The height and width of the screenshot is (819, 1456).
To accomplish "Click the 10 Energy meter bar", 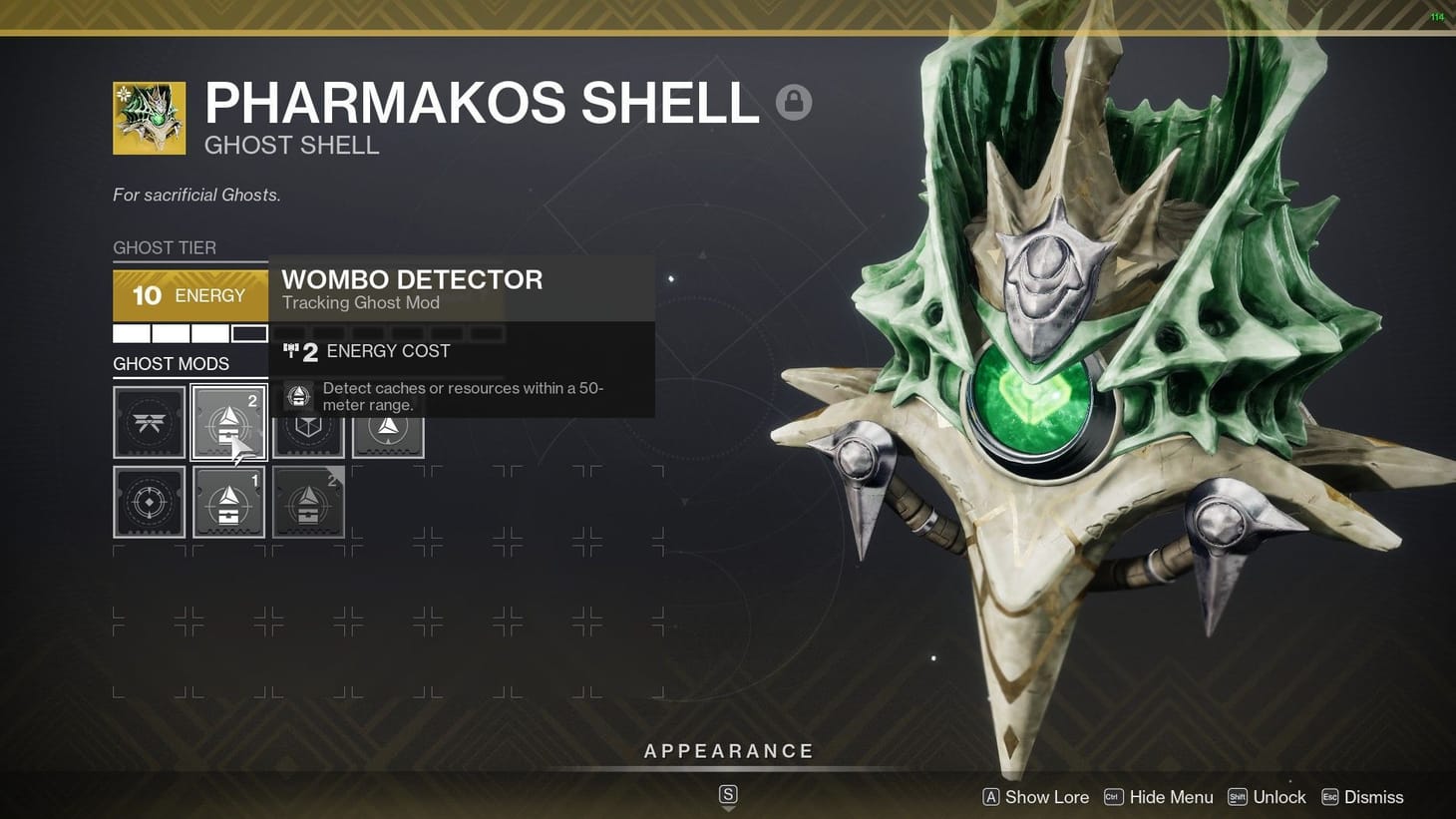I will click(x=189, y=295).
